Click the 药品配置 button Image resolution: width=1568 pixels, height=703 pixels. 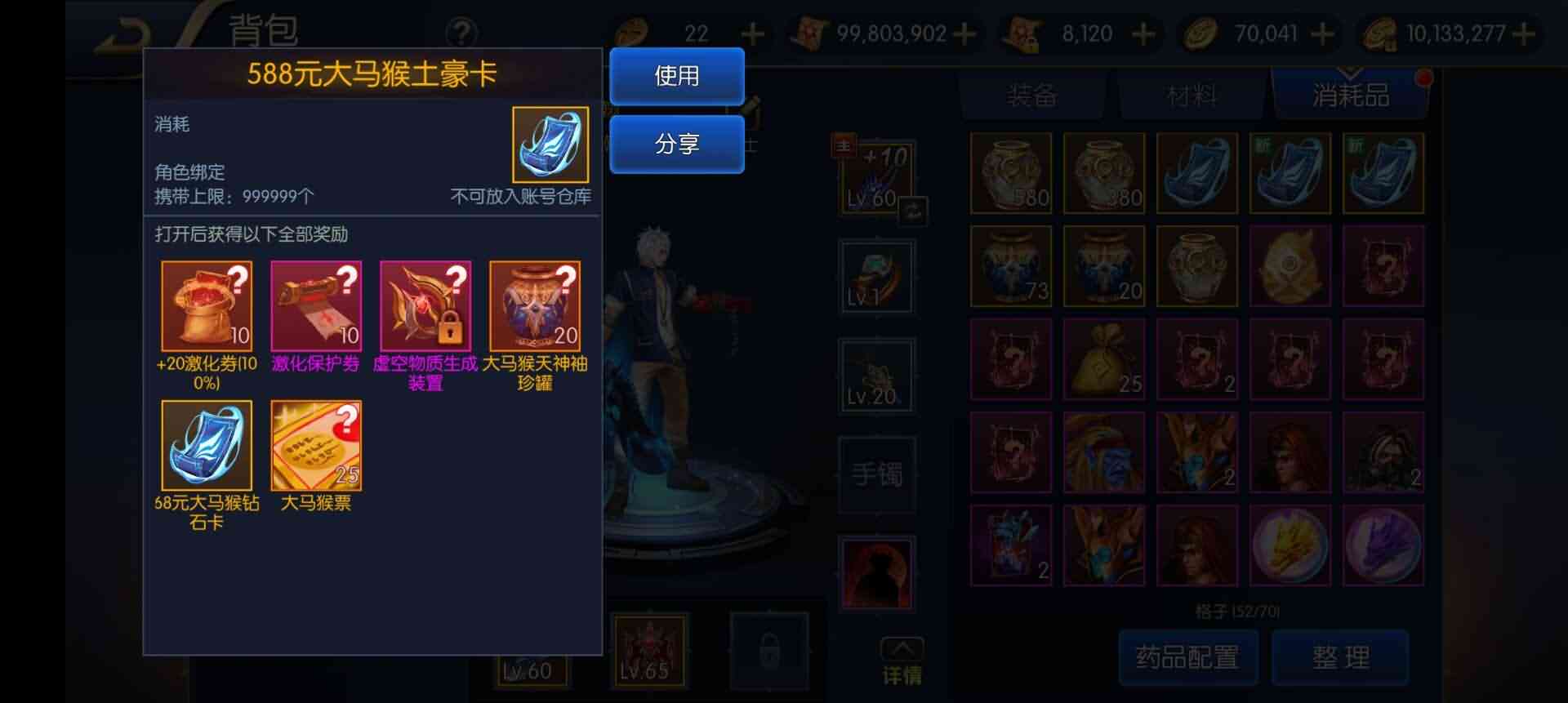coord(1188,656)
